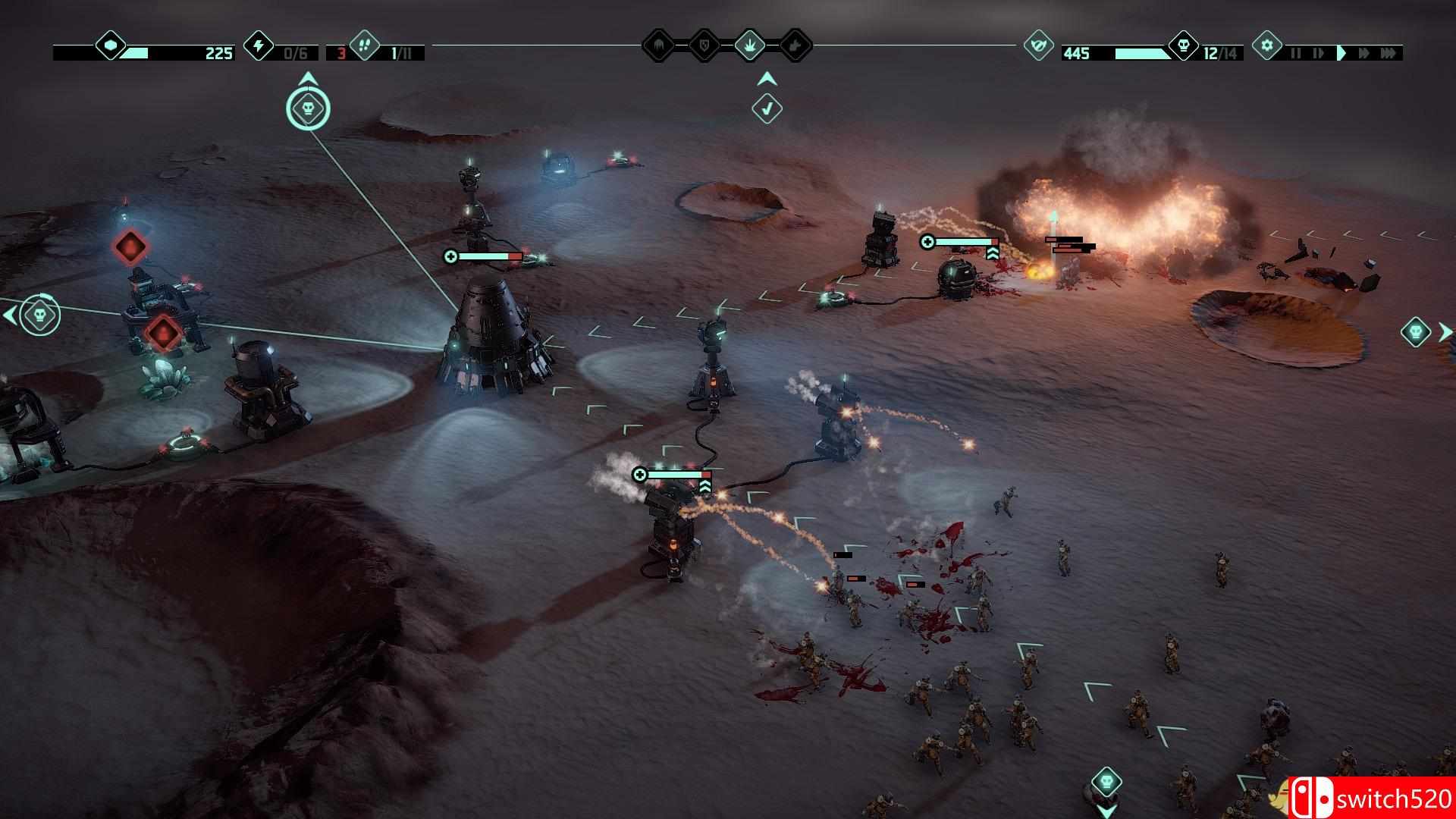This screenshot has width=1456, height=819.
Task: Click the shield defense phase icon on timeline
Action: pos(704,45)
